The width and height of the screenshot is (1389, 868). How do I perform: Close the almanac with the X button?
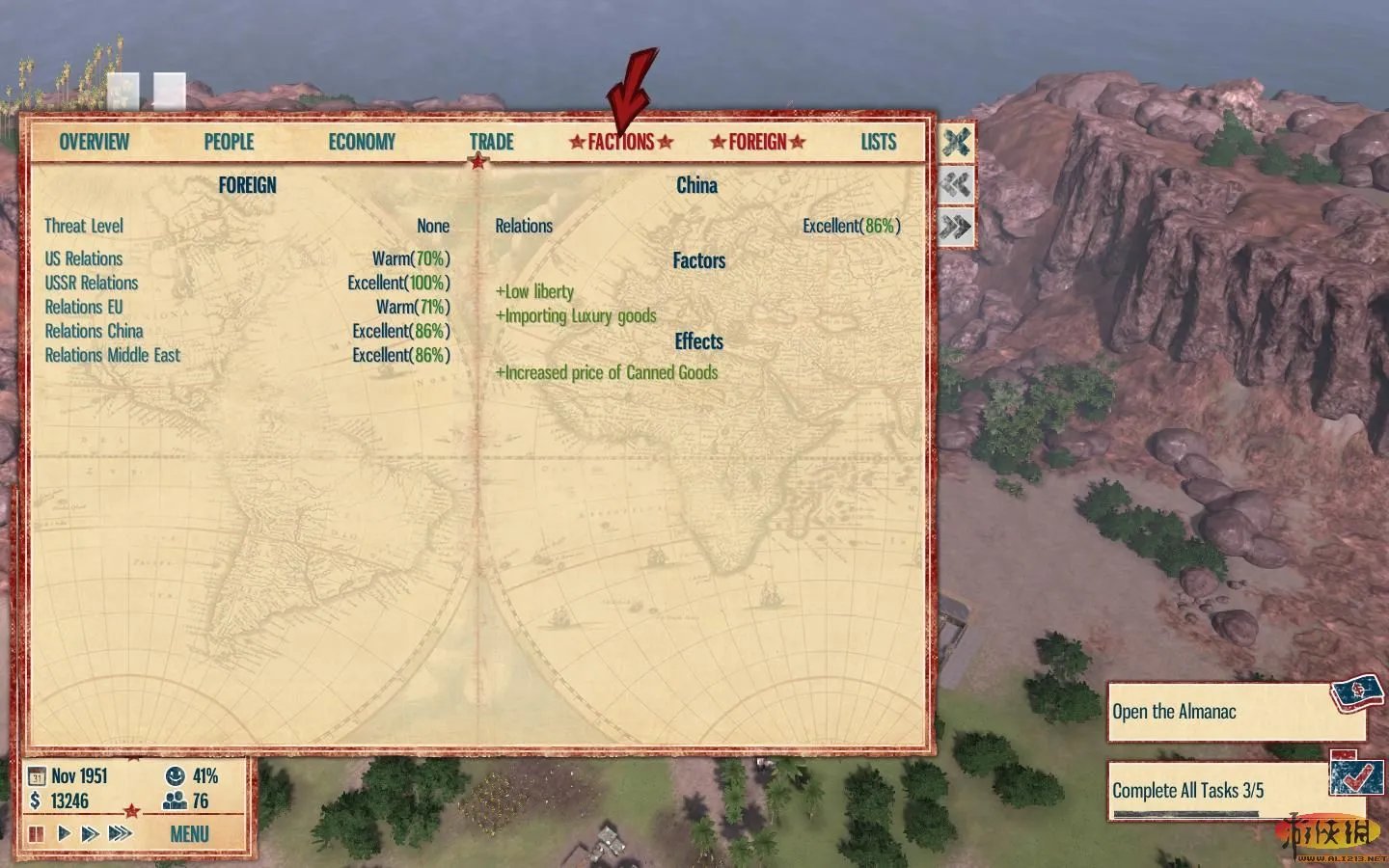[x=956, y=143]
